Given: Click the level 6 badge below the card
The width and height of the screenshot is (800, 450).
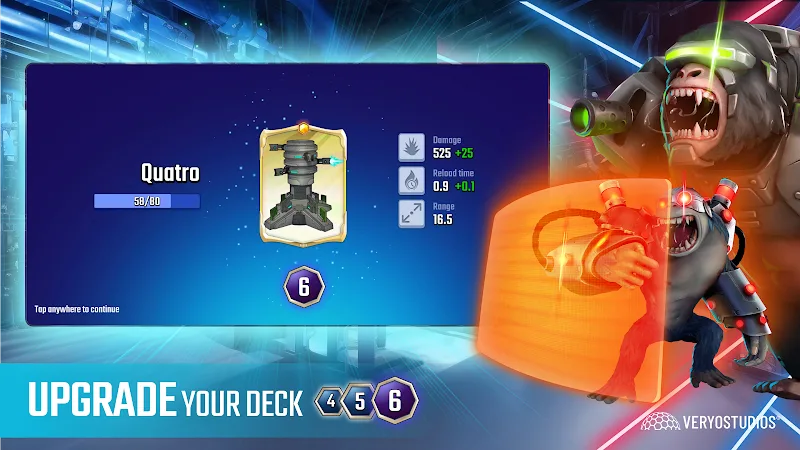Looking at the screenshot, I should (x=303, y=285).
